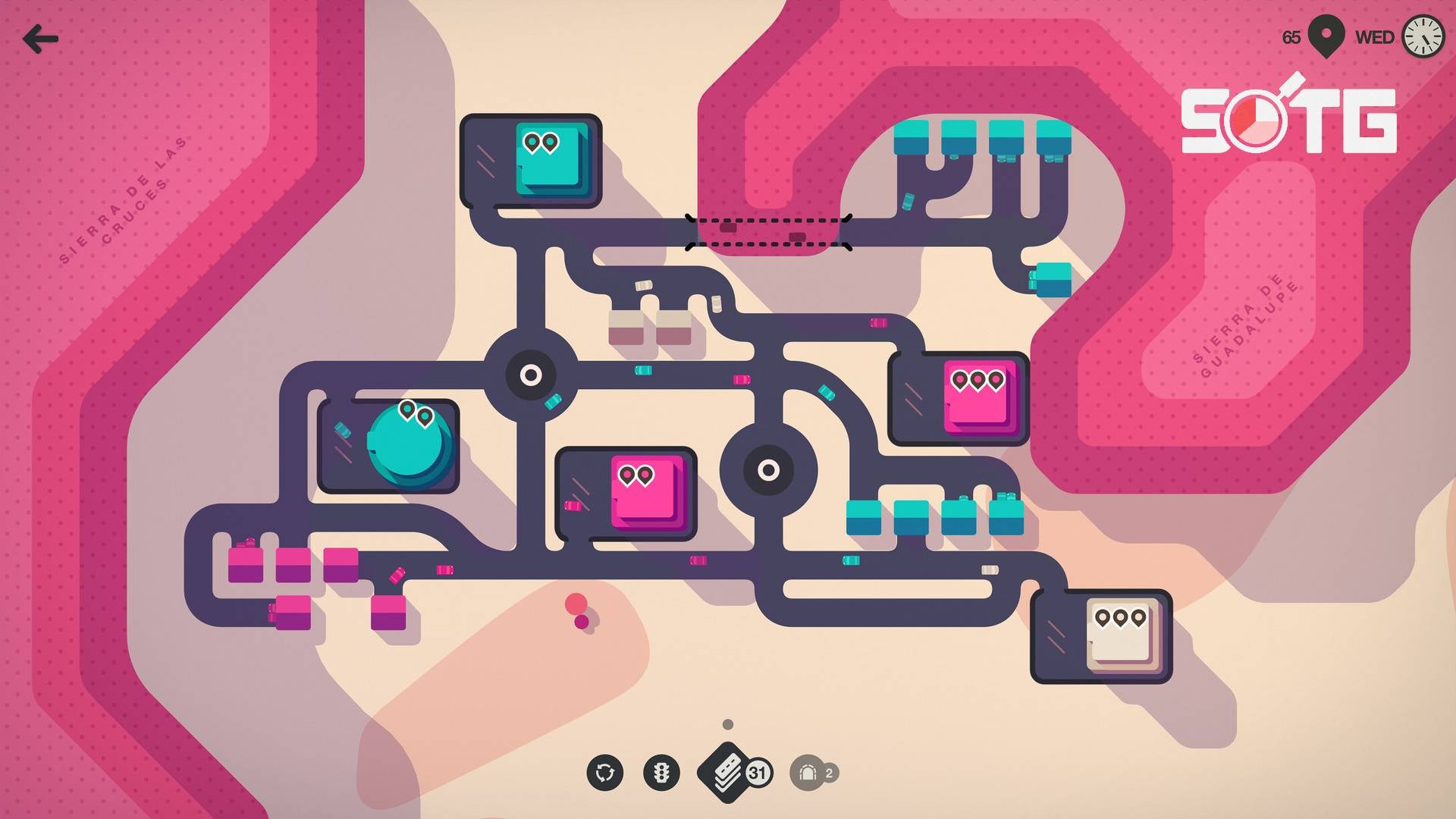Click the clock to change game speed
Screen dimensions: 1456x819
pyautogui.click(x=1422, y=36)
